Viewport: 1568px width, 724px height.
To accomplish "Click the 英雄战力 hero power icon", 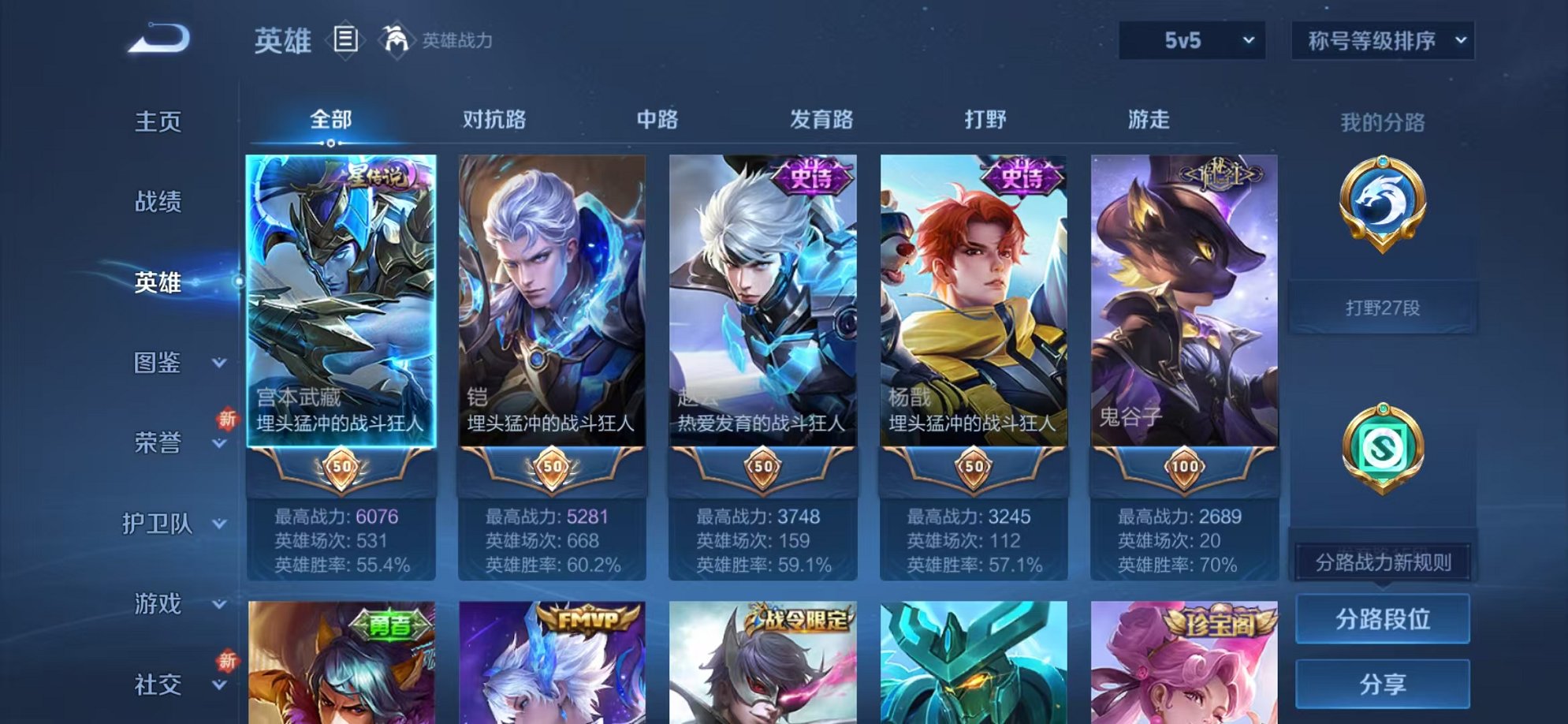I will click(398, 38).
